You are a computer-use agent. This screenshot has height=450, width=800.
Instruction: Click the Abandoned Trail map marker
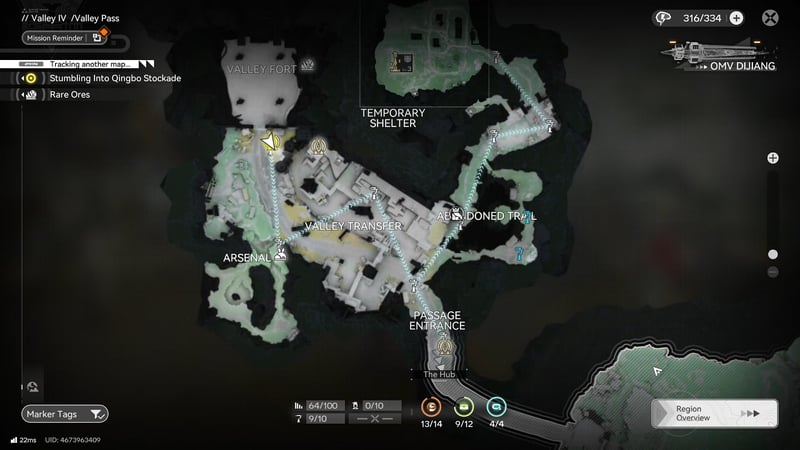456,214
